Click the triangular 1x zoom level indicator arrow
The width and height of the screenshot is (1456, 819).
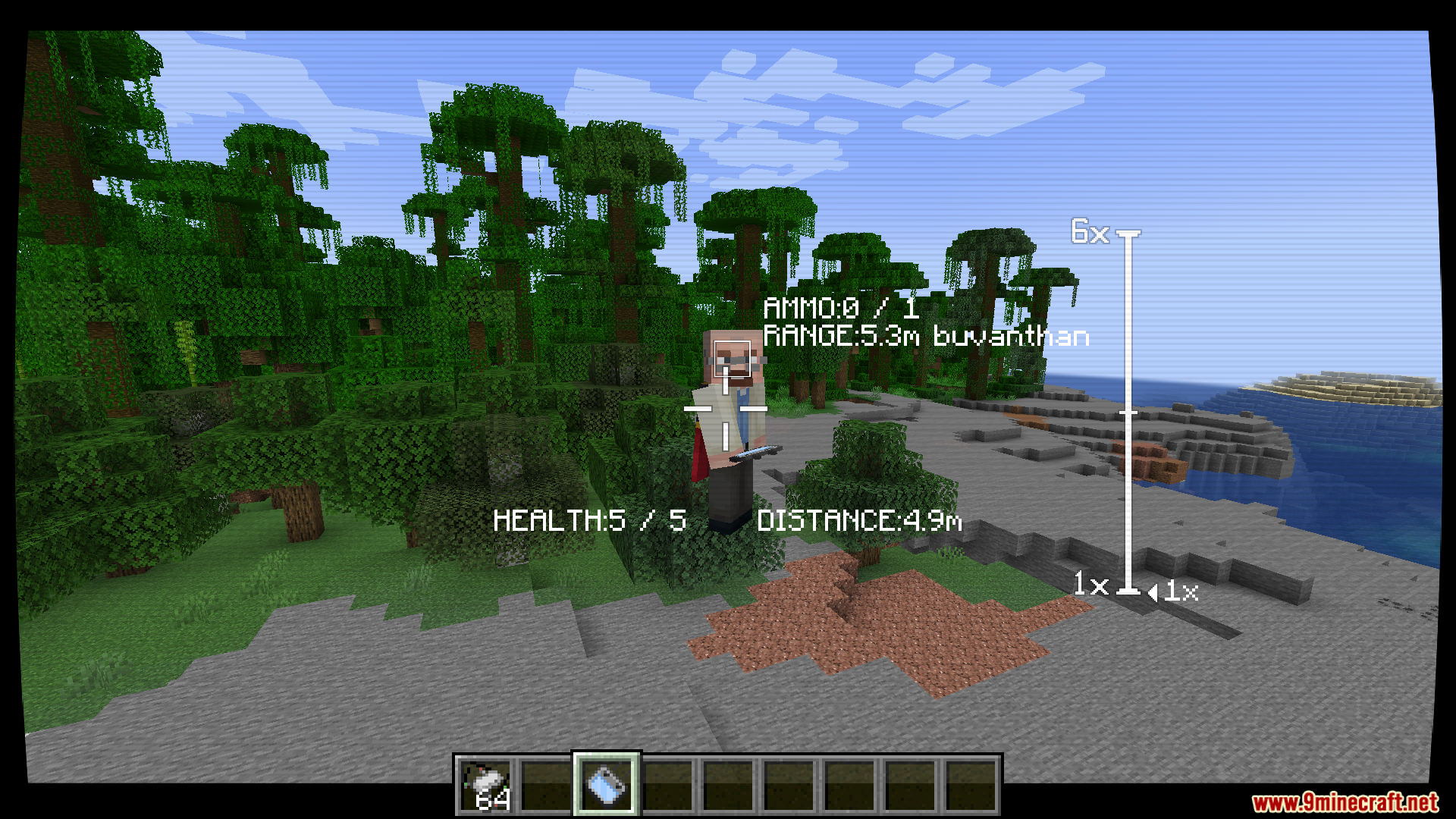1154,591
